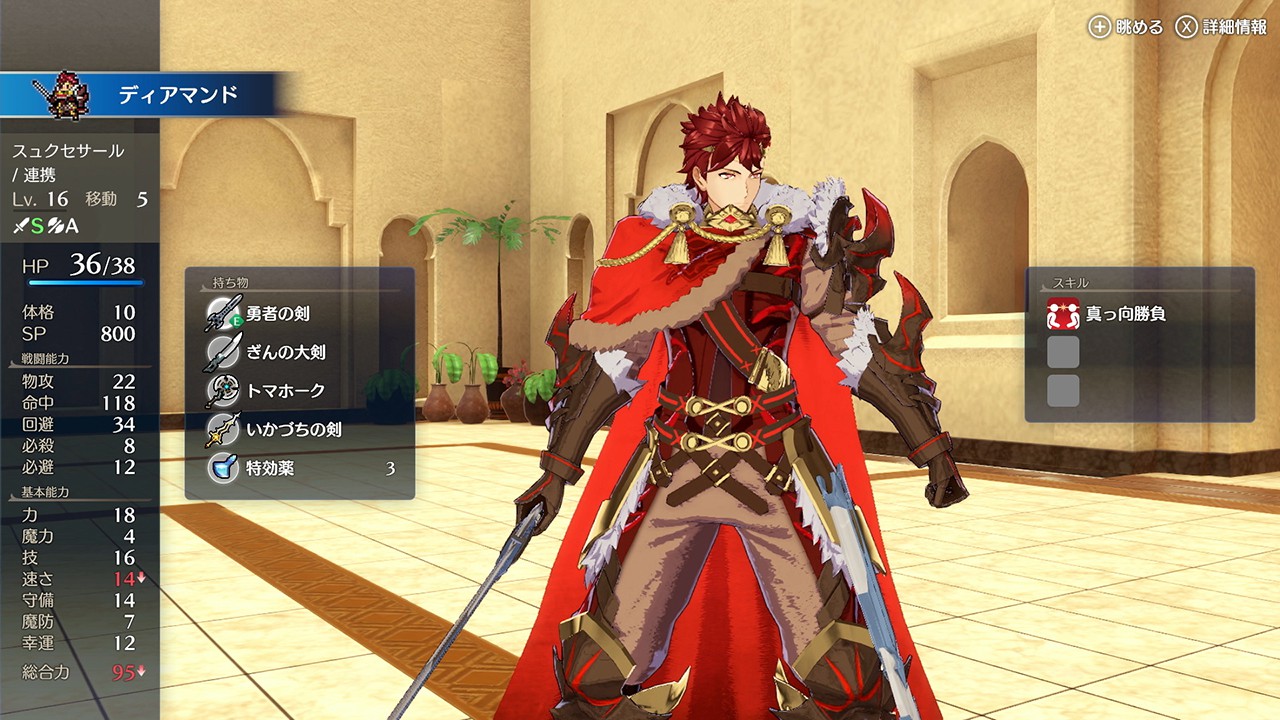The height and width of the screenshot is (720, 1280).
Task: Inspect the 真っ向勝負 skill
Action: (1125, 314)
